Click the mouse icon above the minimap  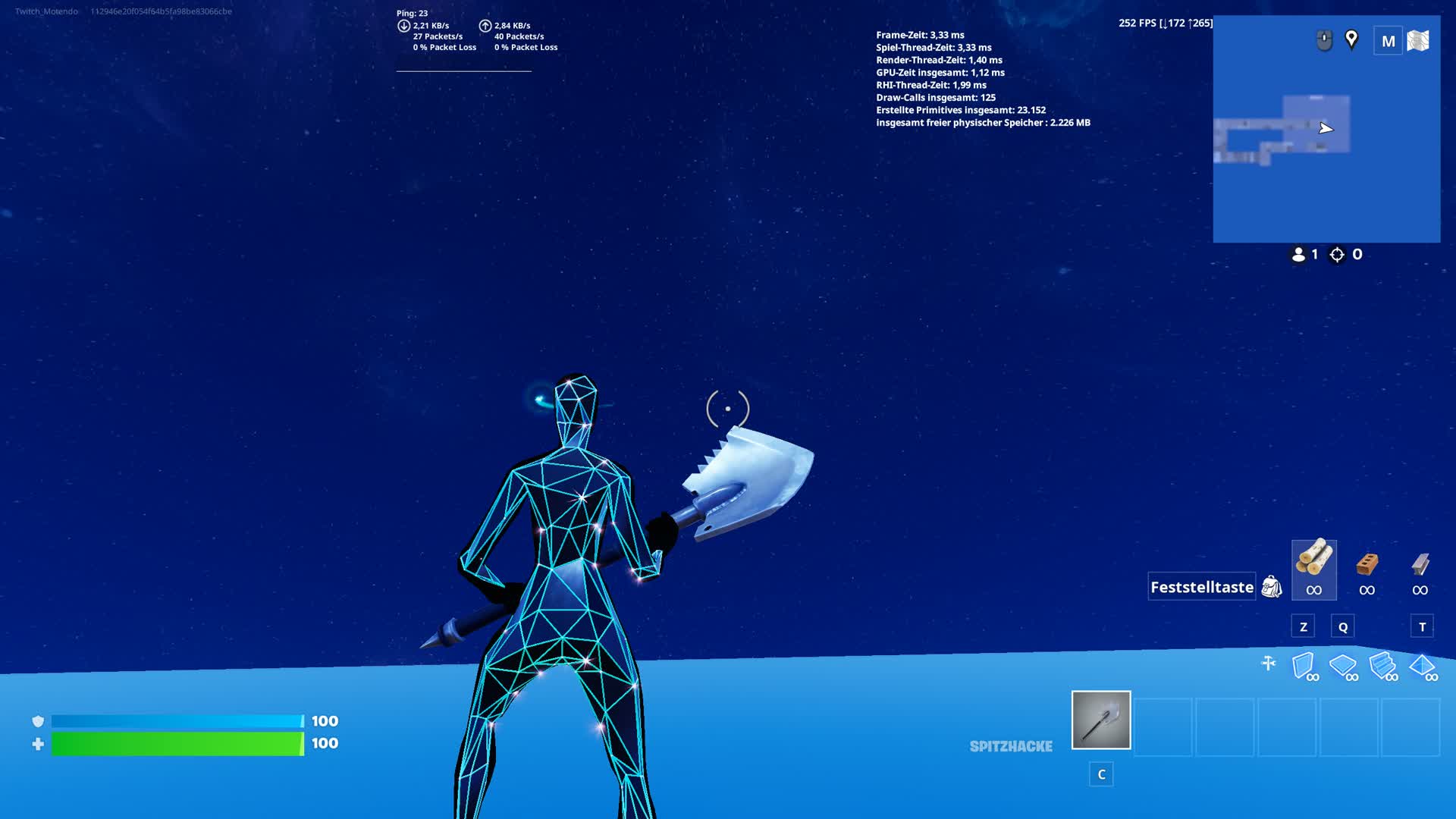pyautogui.click(x=1323, y=40)
